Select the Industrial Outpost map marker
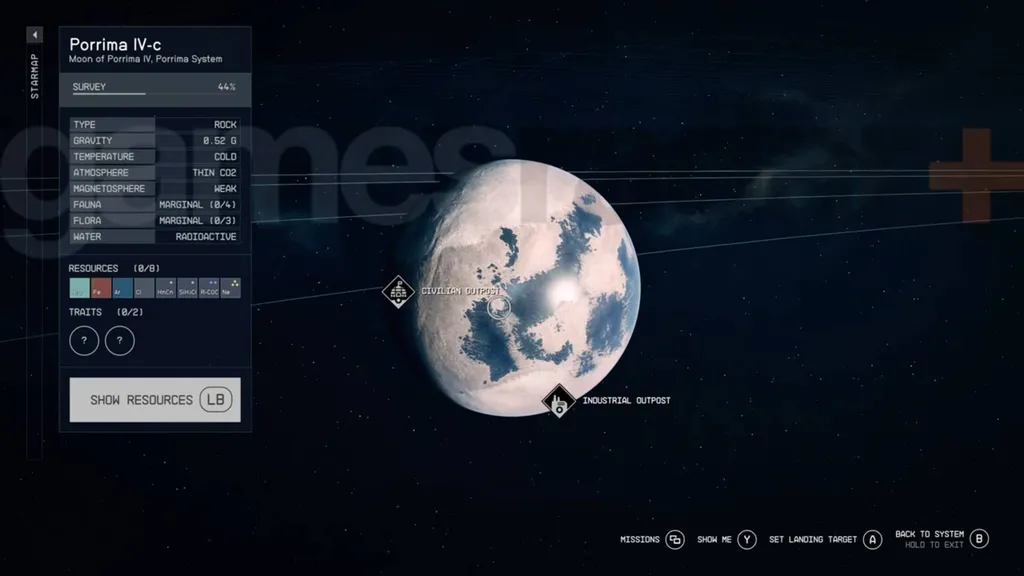This screenshot has width=1024, height=576. [x=559, y=402]
